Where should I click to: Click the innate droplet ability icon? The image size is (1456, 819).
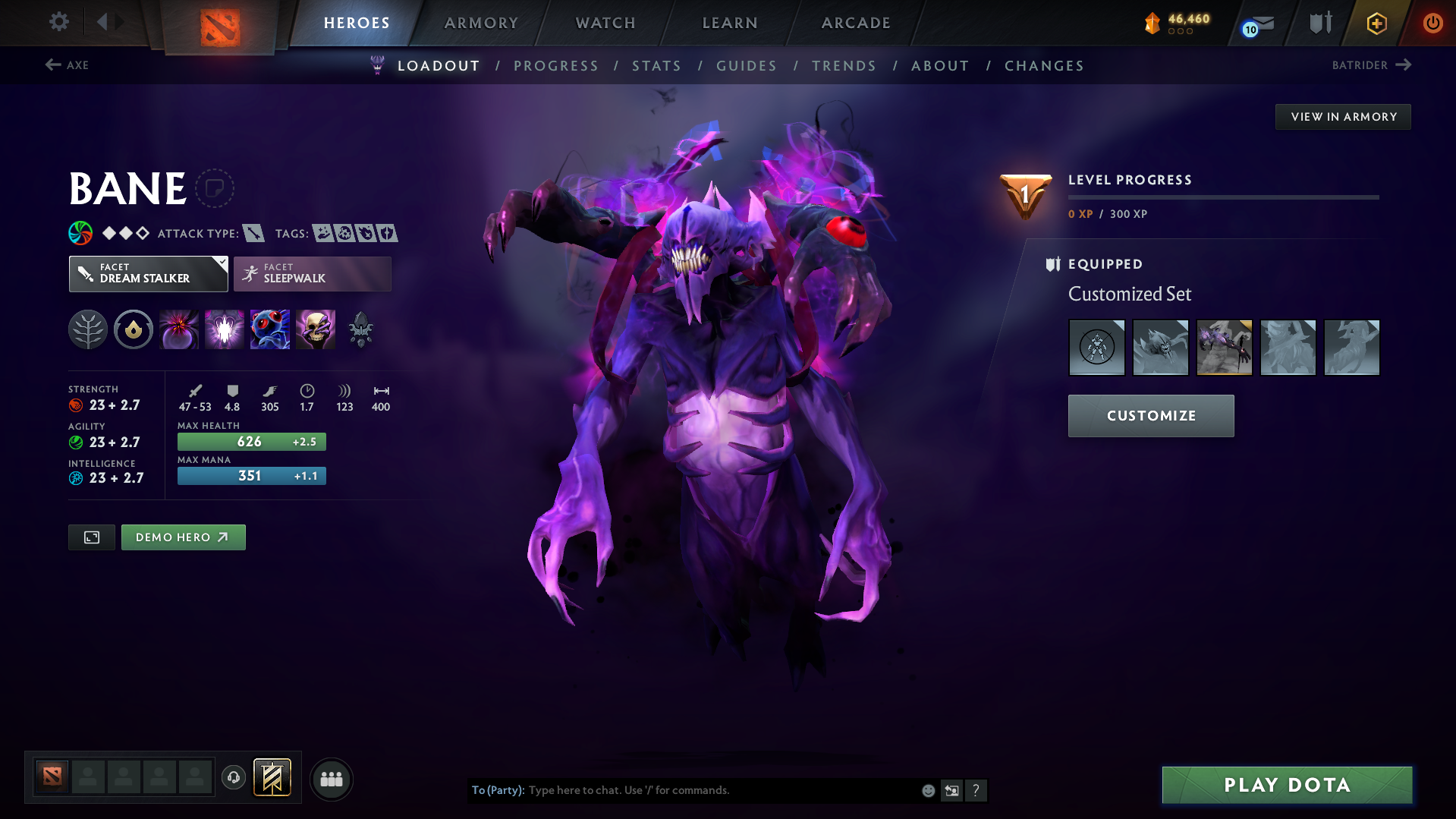pos(133,329)
